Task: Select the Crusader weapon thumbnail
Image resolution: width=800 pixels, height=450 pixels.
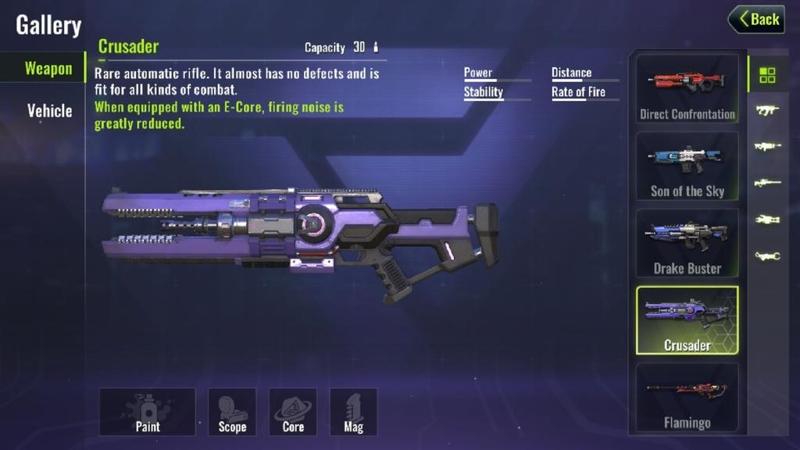Action: click(x=687, y=320)
